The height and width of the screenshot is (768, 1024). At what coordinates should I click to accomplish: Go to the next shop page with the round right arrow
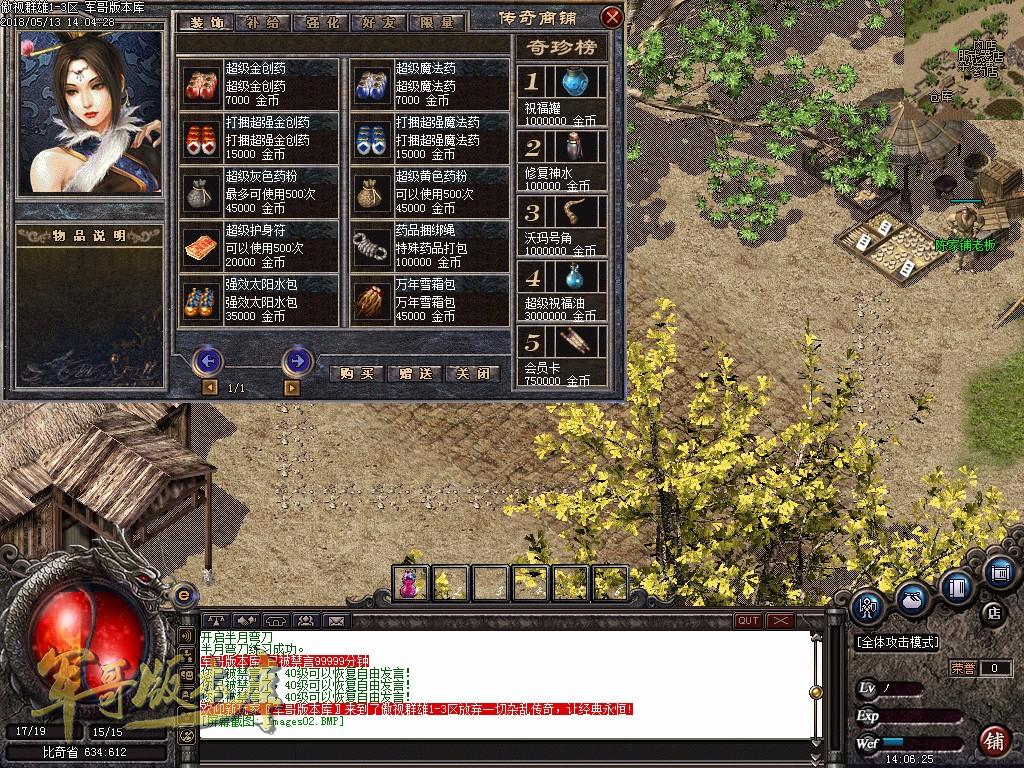(x=297, y=360)
